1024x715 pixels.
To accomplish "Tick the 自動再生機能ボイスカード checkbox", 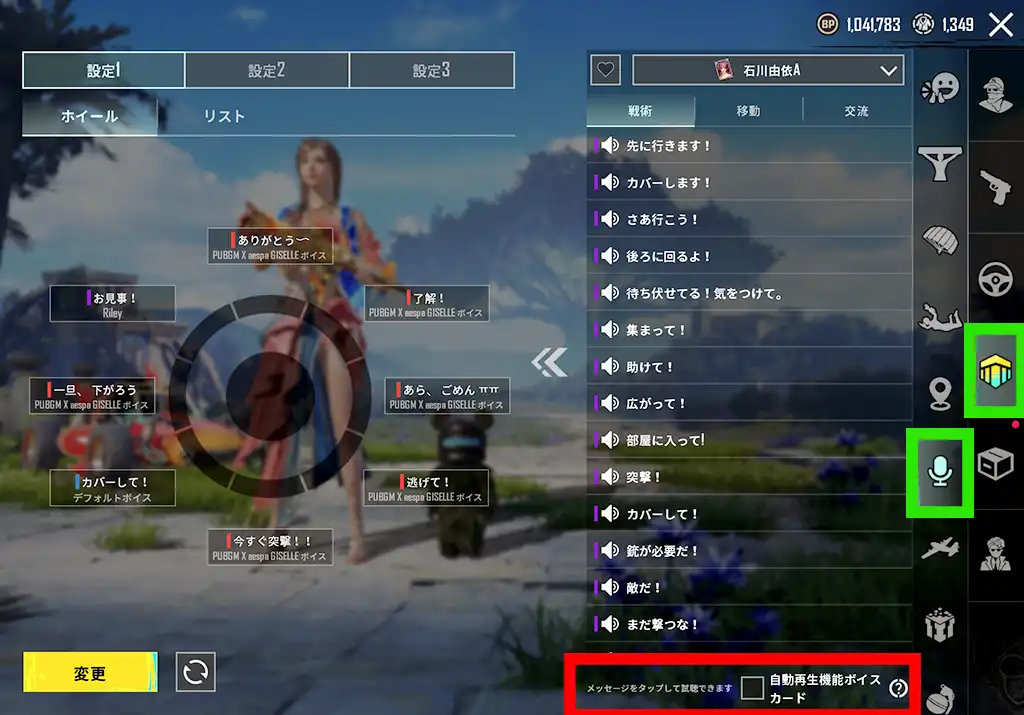I will coord(752,688).
